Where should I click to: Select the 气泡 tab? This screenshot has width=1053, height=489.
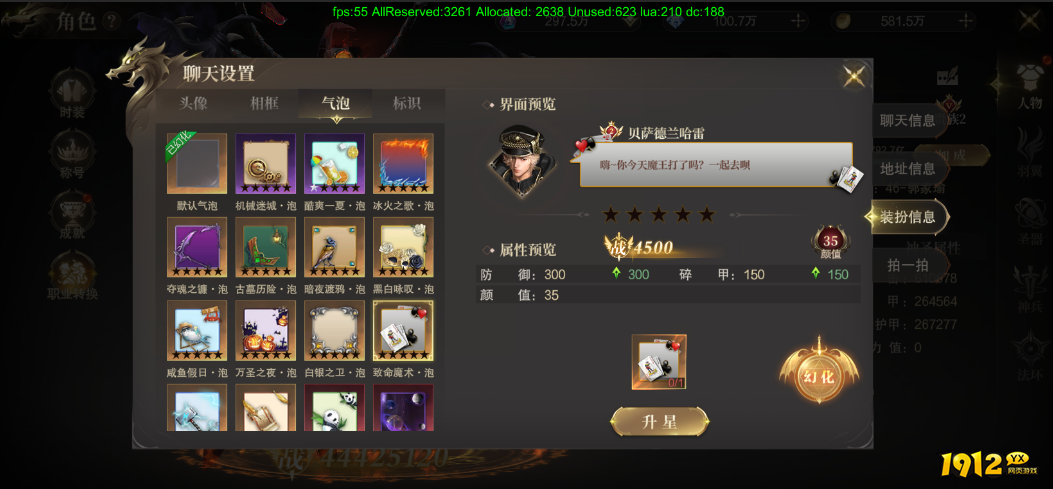tap(335, 103)
